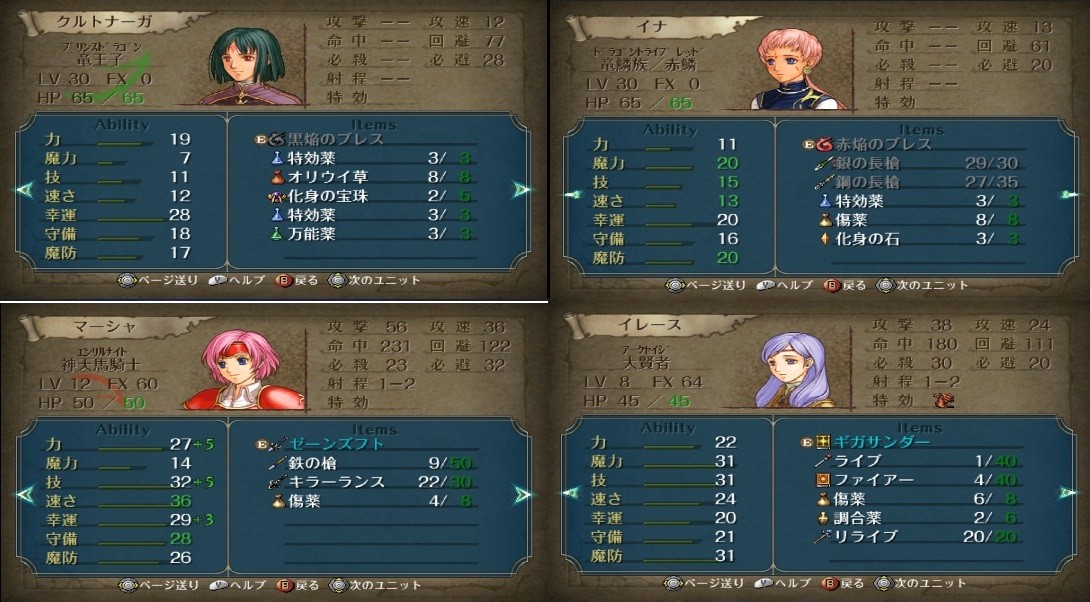Image resolution: width=1090 pixels, height=602 pixels.
Task: Click the left page arrow on Marcia's panel
Action: [25, 494]
